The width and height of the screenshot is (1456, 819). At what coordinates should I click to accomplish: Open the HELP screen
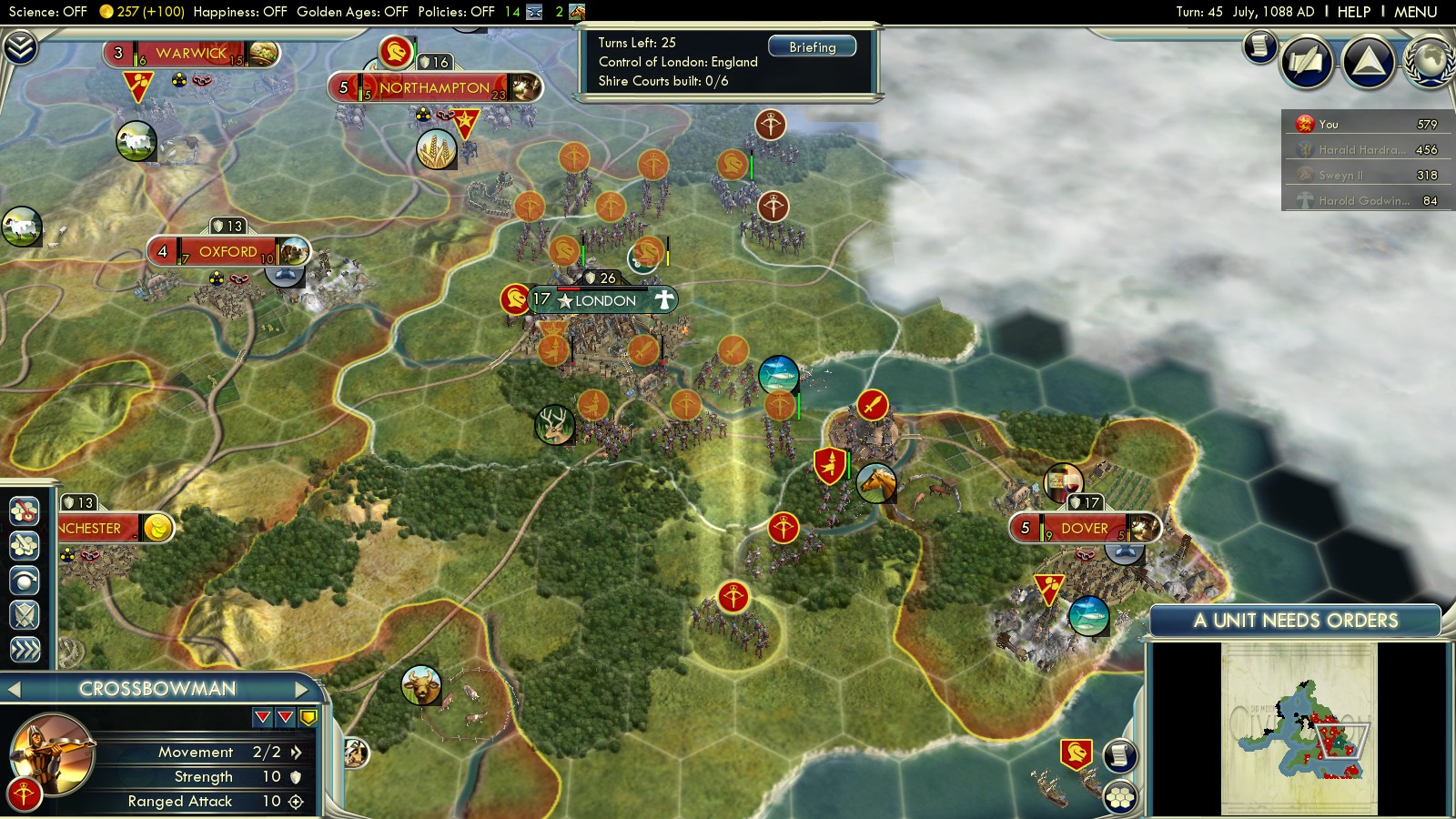click(x=1353, y=12)
